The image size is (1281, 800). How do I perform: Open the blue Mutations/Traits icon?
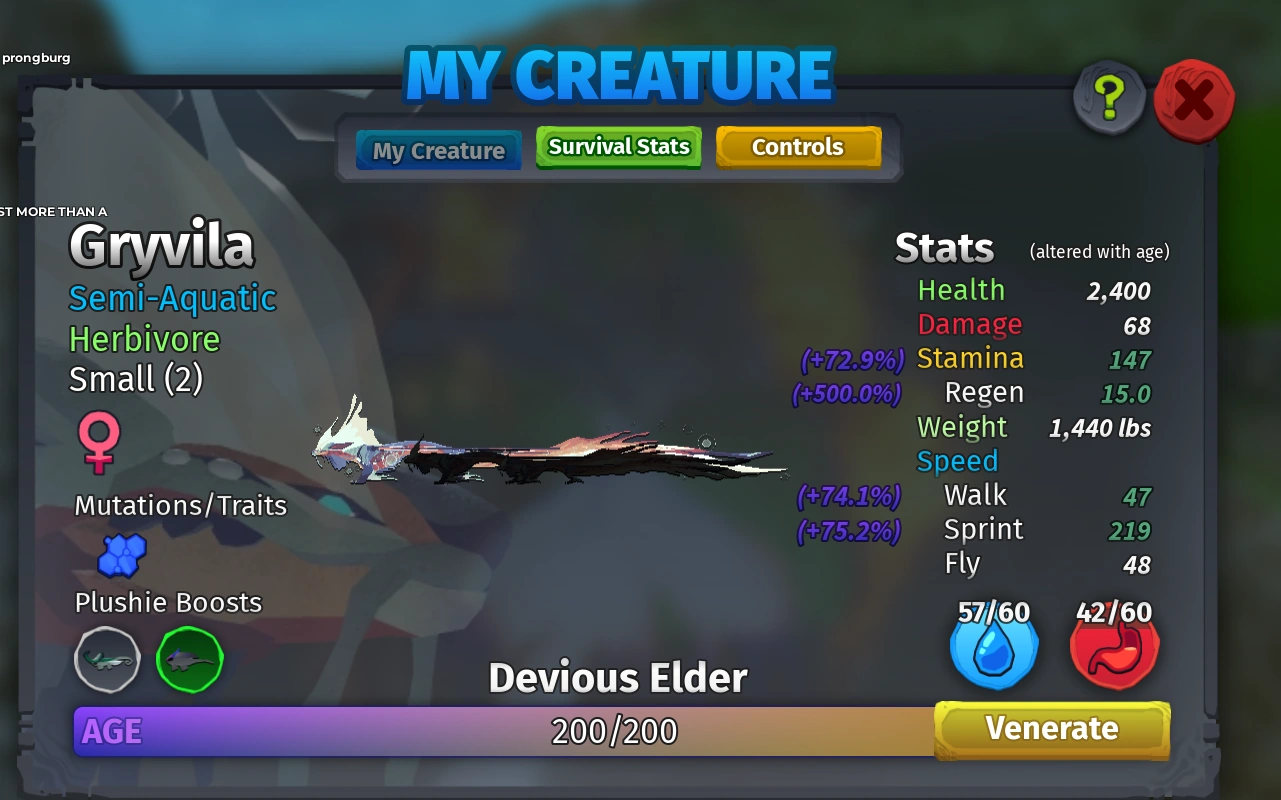pos(122,556)
